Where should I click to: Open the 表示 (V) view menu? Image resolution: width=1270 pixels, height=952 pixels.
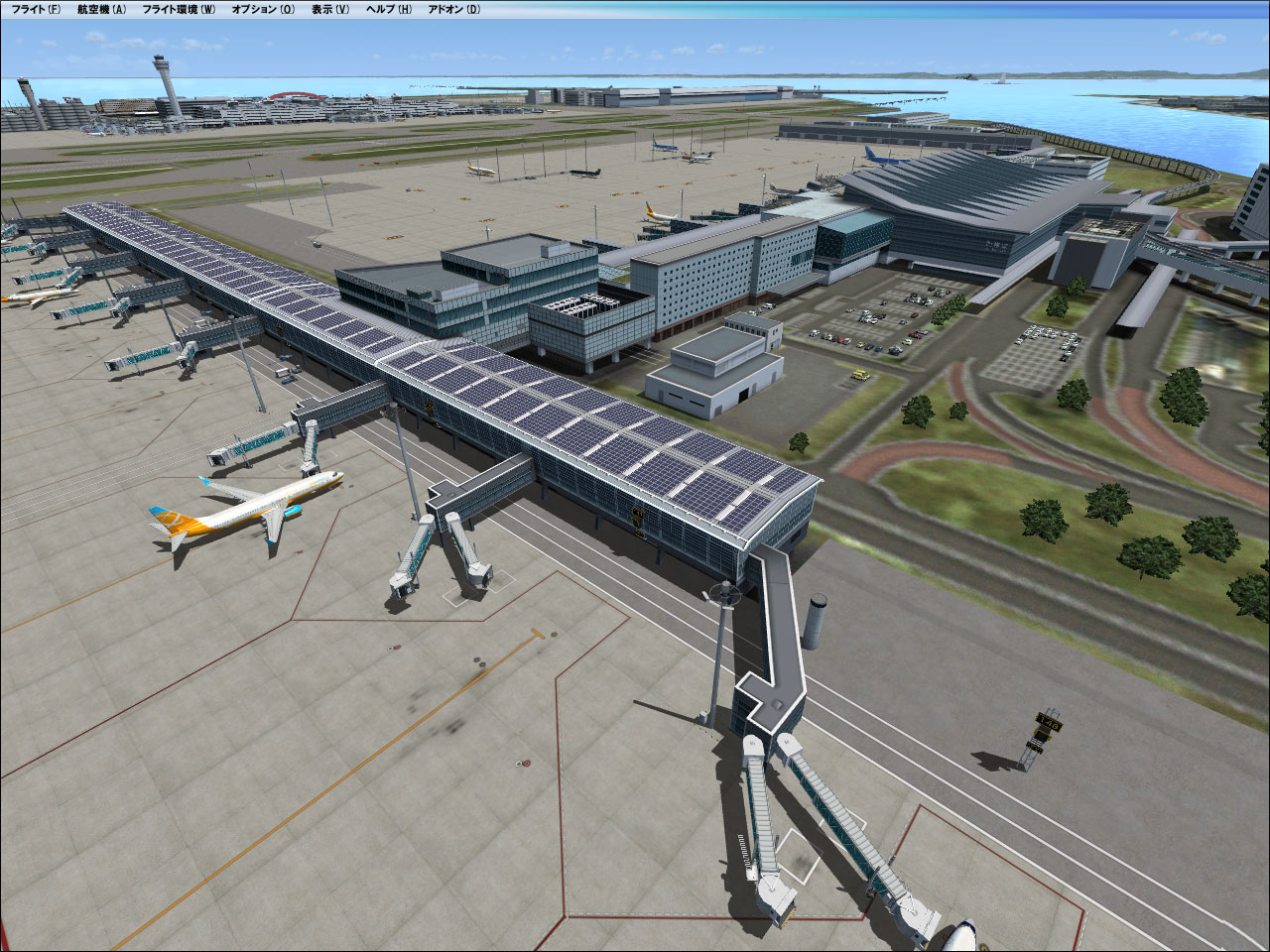[330, 9]
